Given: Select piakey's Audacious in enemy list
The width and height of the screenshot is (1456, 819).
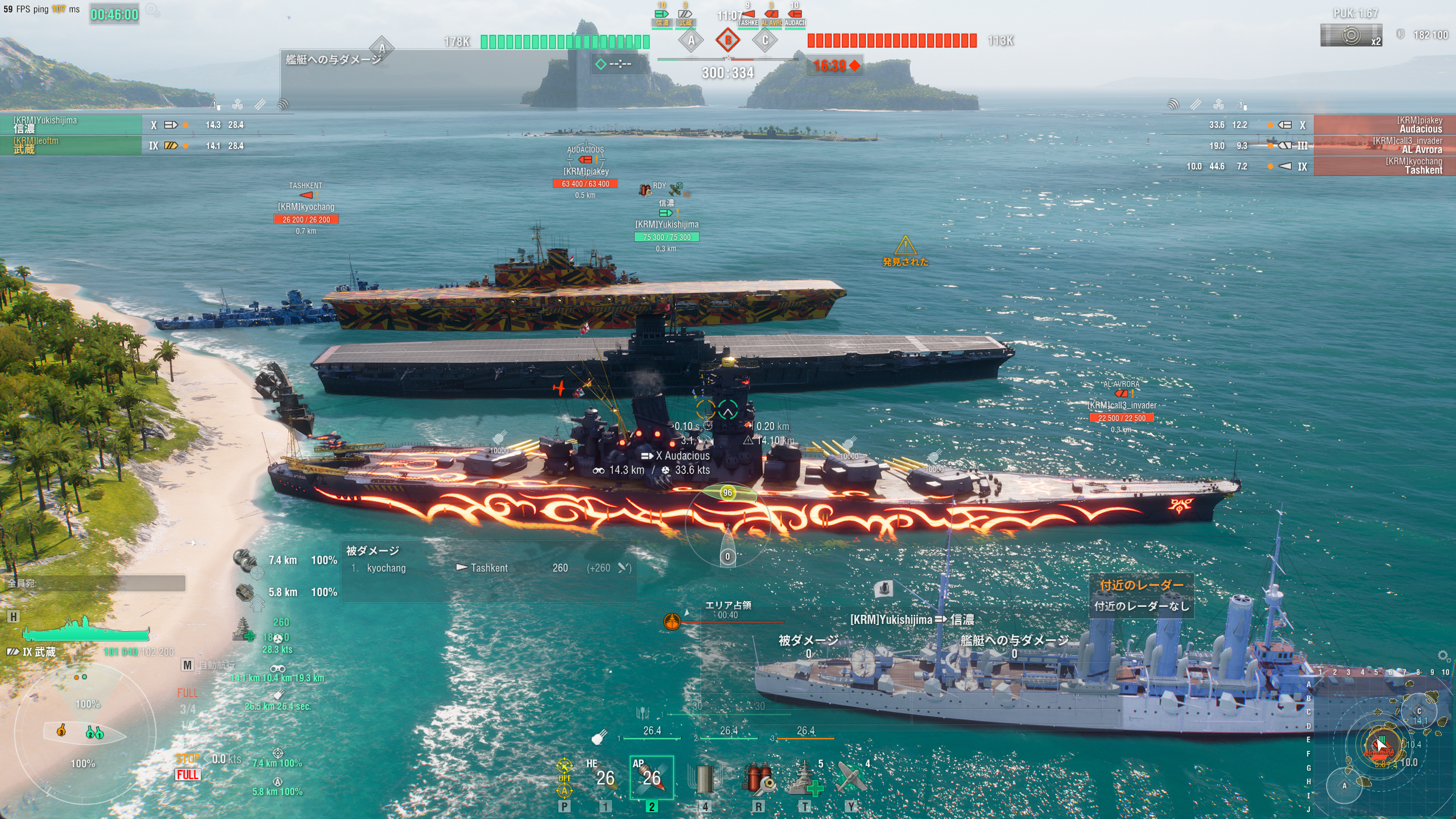Looking at the screenshot, I should 1383,125.
